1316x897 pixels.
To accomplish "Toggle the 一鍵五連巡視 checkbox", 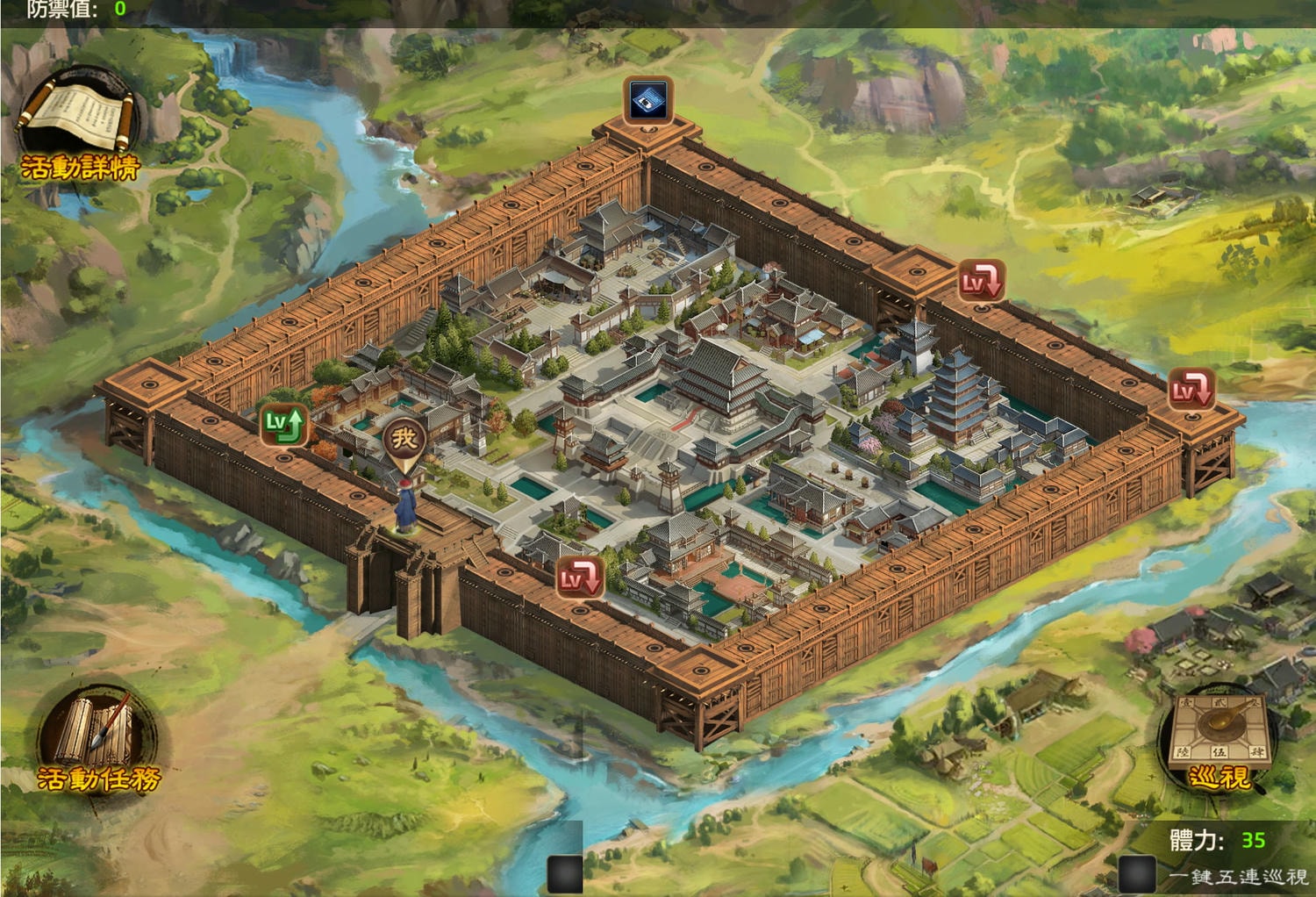I will 1137,874.
